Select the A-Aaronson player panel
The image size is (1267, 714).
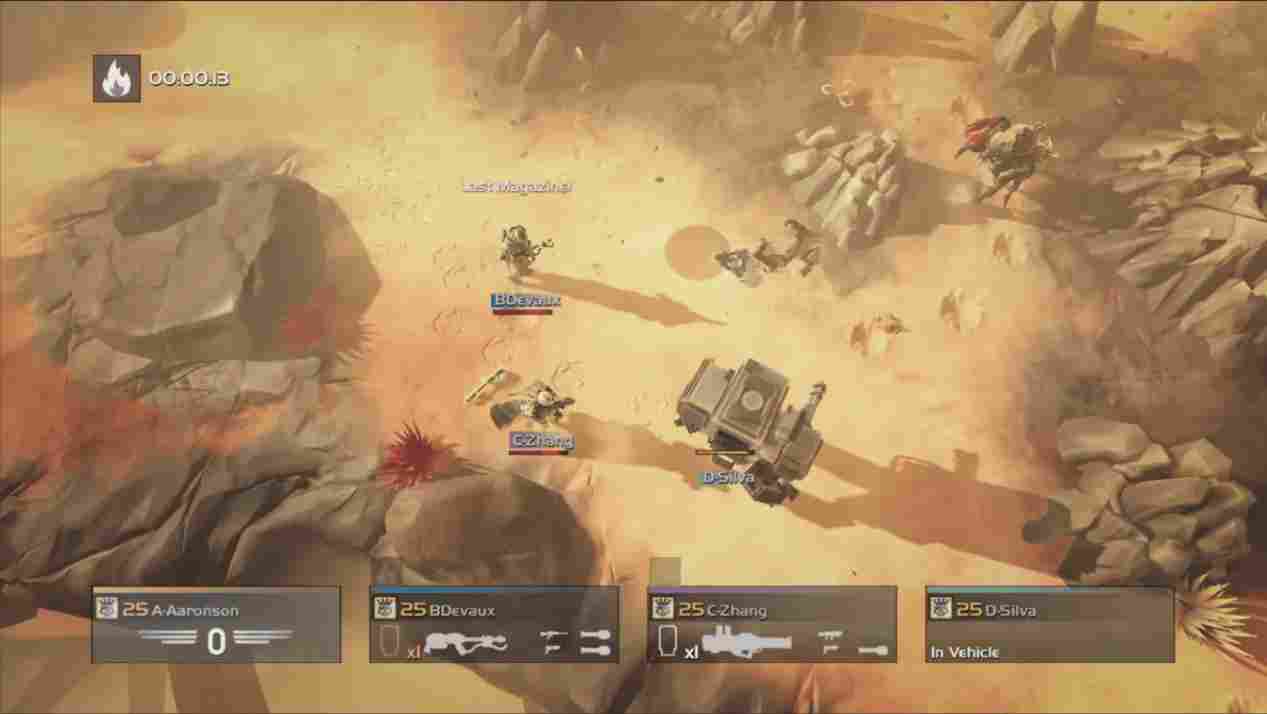pyautogui.click(x=216, y=625)
